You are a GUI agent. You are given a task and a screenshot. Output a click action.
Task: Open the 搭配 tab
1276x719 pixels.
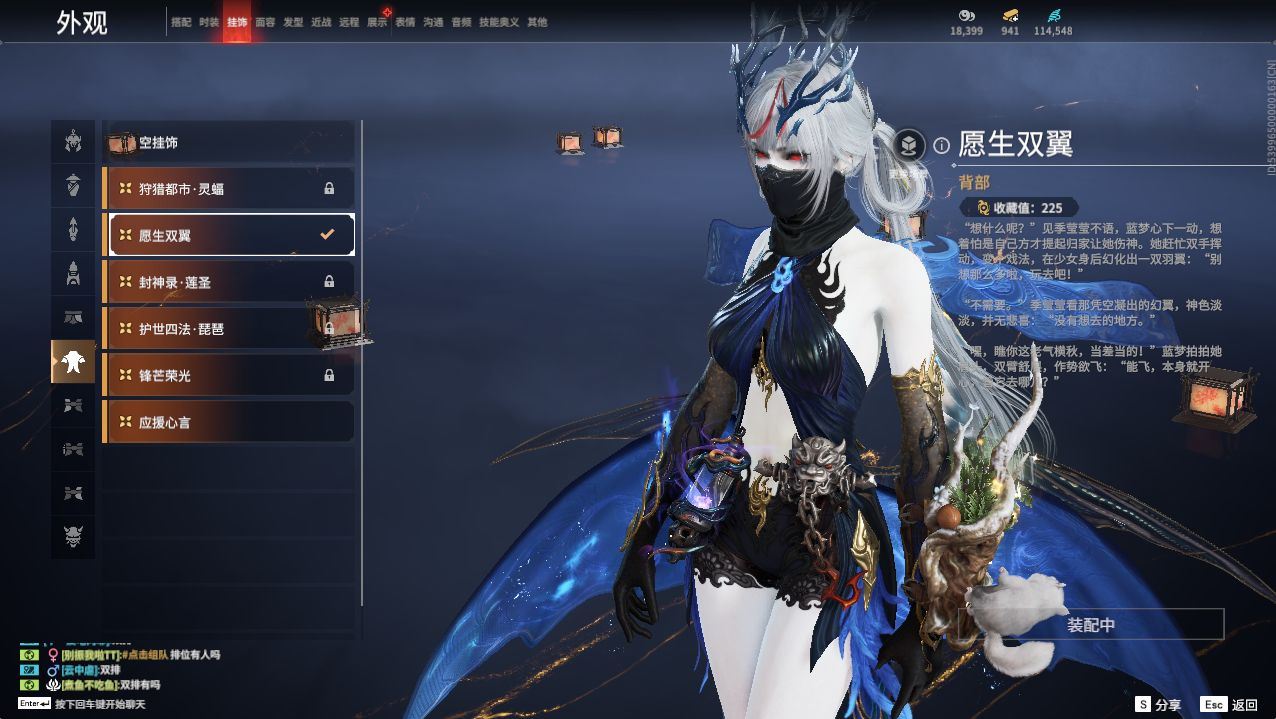click(x=181, y=22)
